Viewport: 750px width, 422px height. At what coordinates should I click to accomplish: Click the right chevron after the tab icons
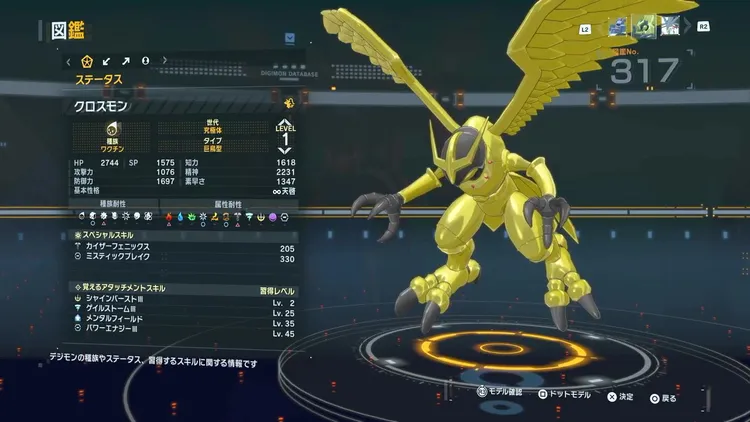pyautogui.click(x=165, y=61)
